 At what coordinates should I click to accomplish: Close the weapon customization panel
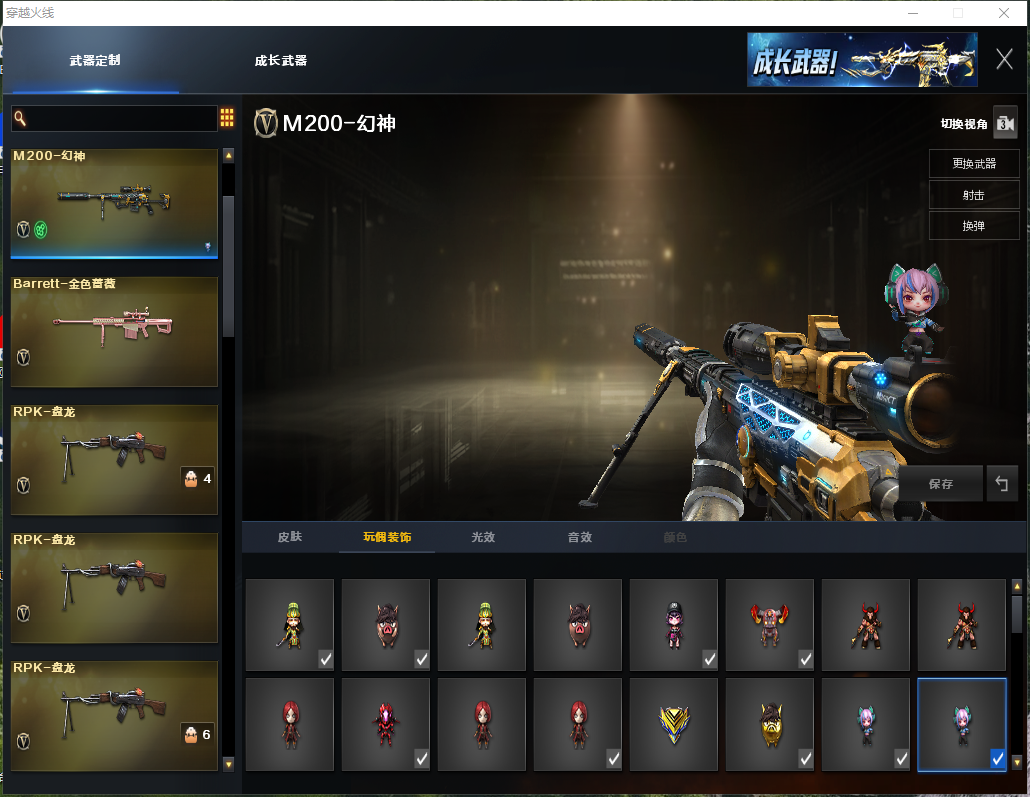tap(1004, 60)
